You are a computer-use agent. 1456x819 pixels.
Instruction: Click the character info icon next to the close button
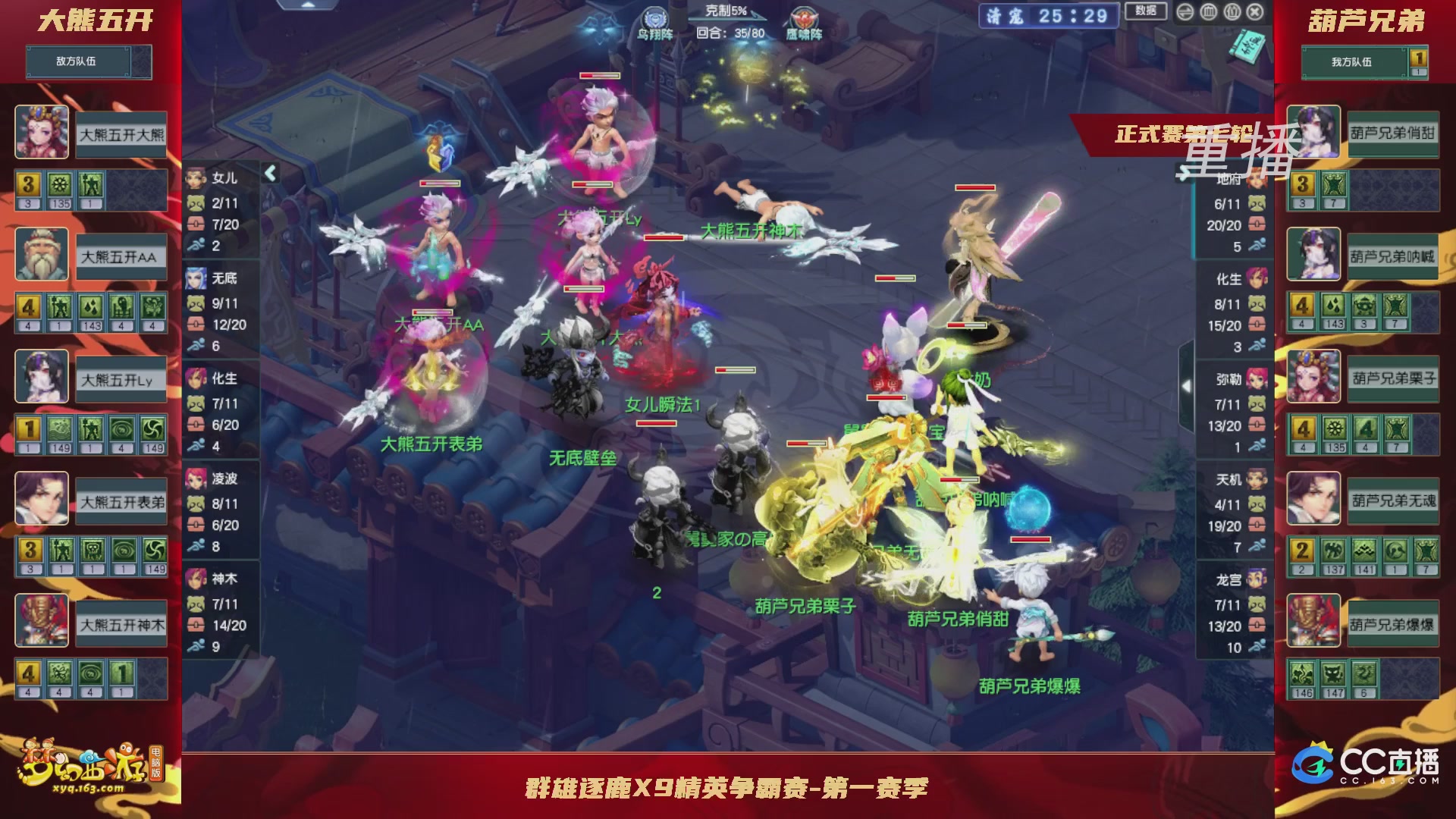coord(1233,12)
